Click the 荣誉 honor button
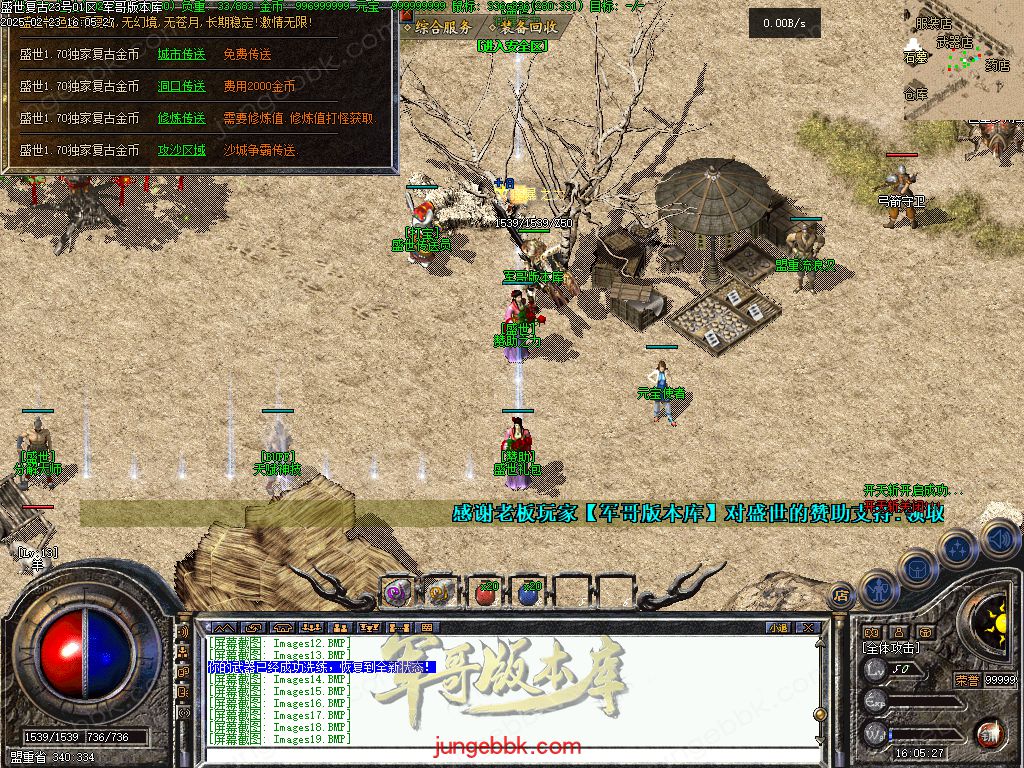The image size is (1024, 768). (x=966, y=679)
